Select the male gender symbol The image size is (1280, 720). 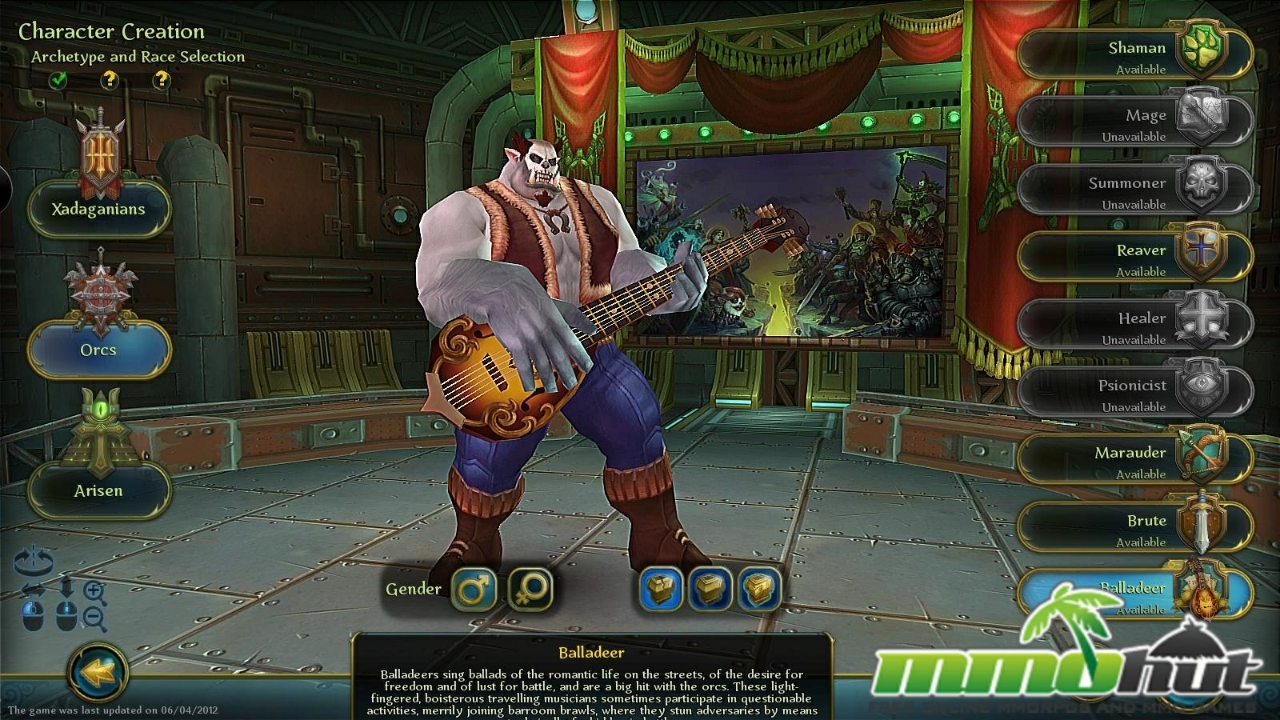point(476,589)
